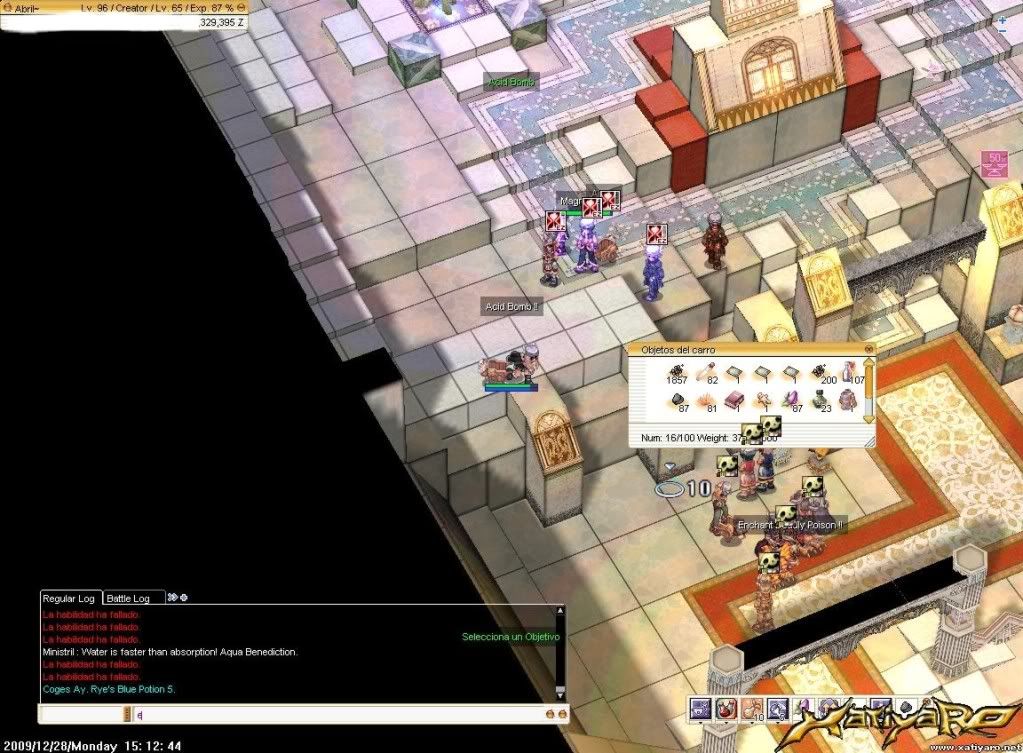Click the whisper recipient name field
This screenshot has height=753, width=1023.
point(82,714)
